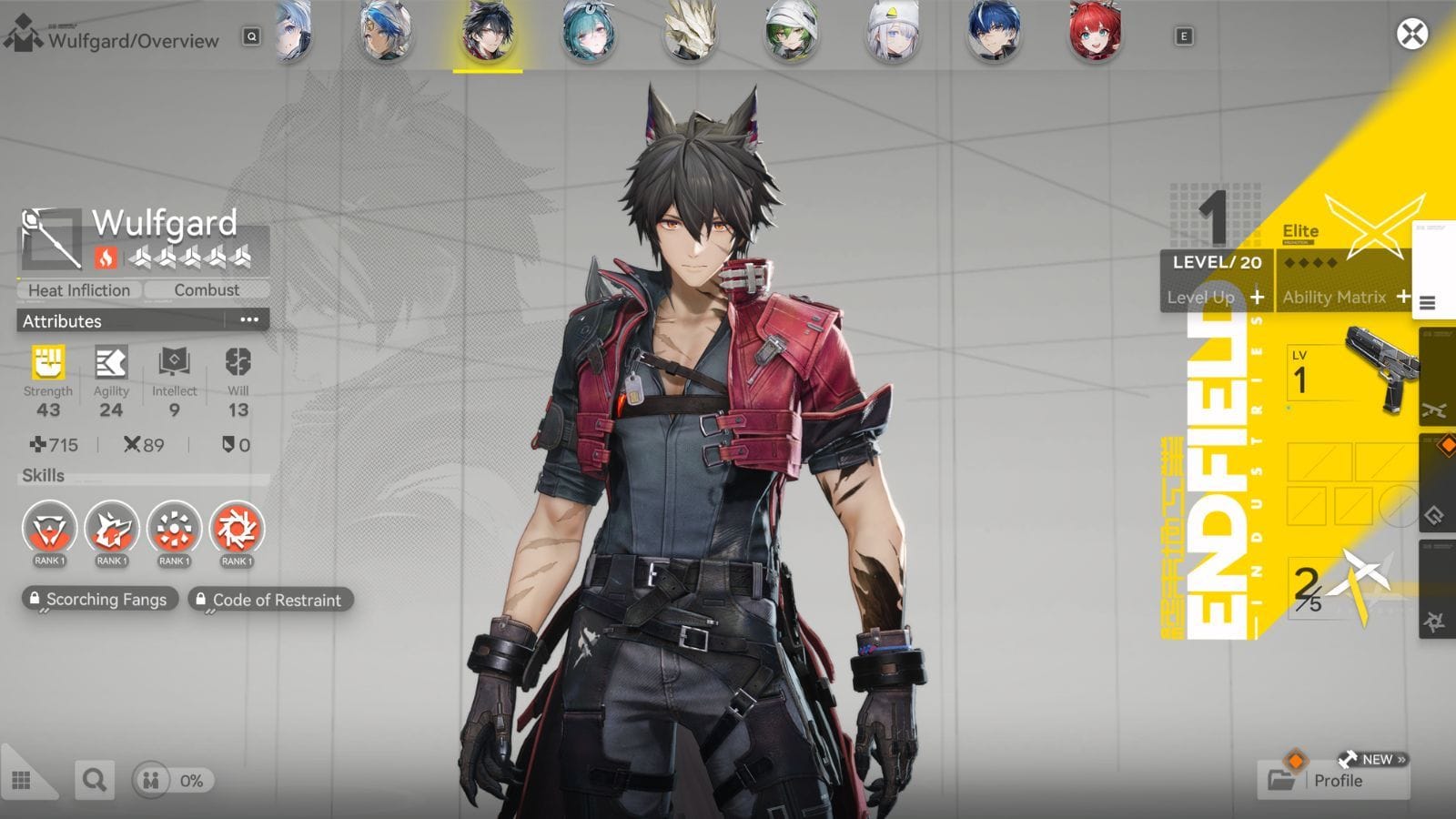Select the red-haired operator portrait

(x=1095, y=33)
